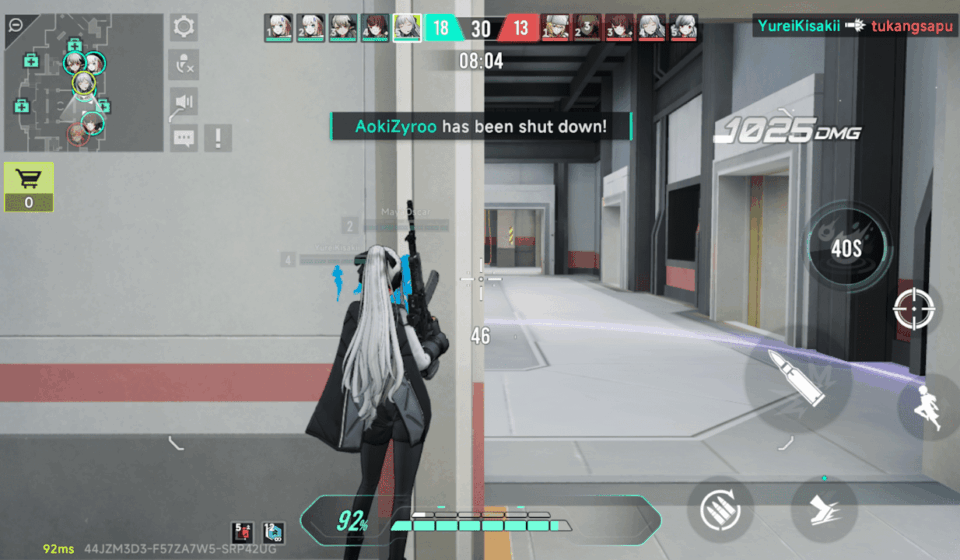The height and width of the screenshot is (560, 960).
Task: Toggle the muted microphone button
Action: (184, 65)
